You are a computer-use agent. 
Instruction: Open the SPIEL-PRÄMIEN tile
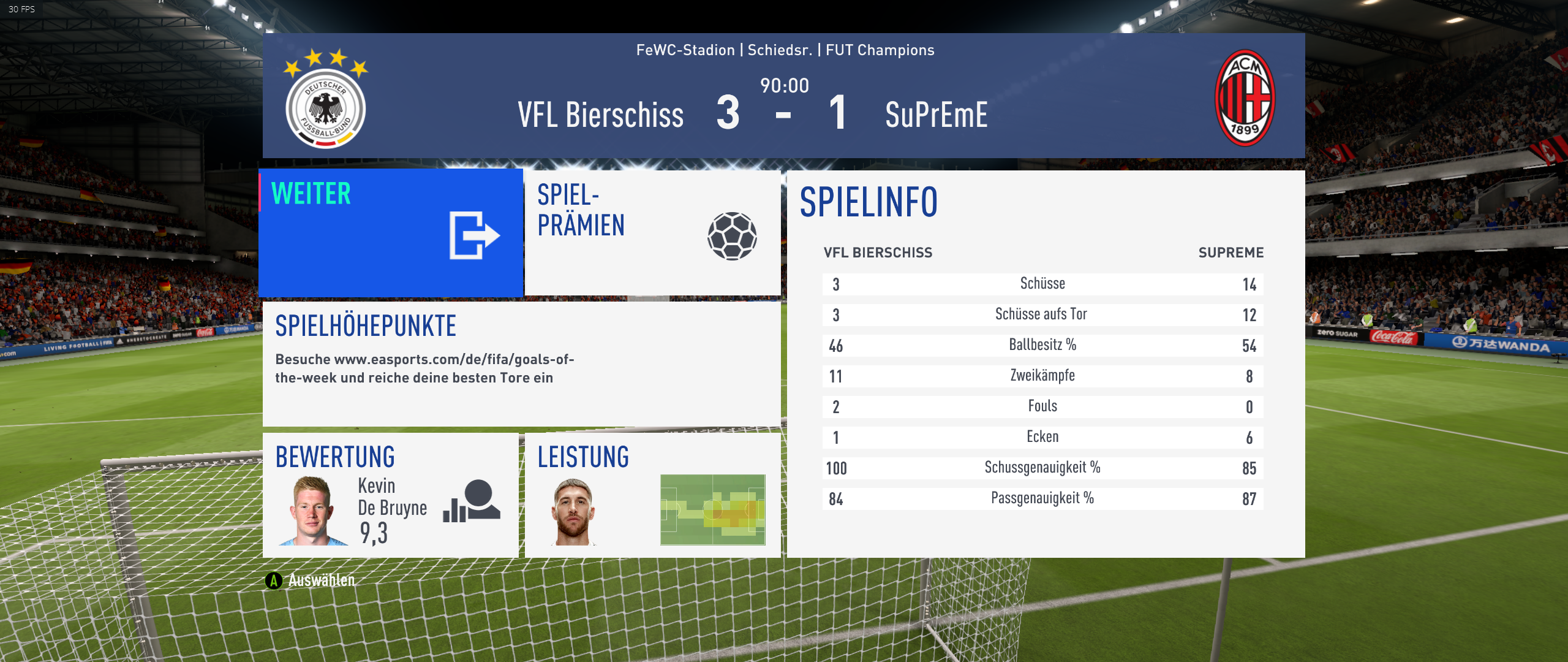point(652,233)
